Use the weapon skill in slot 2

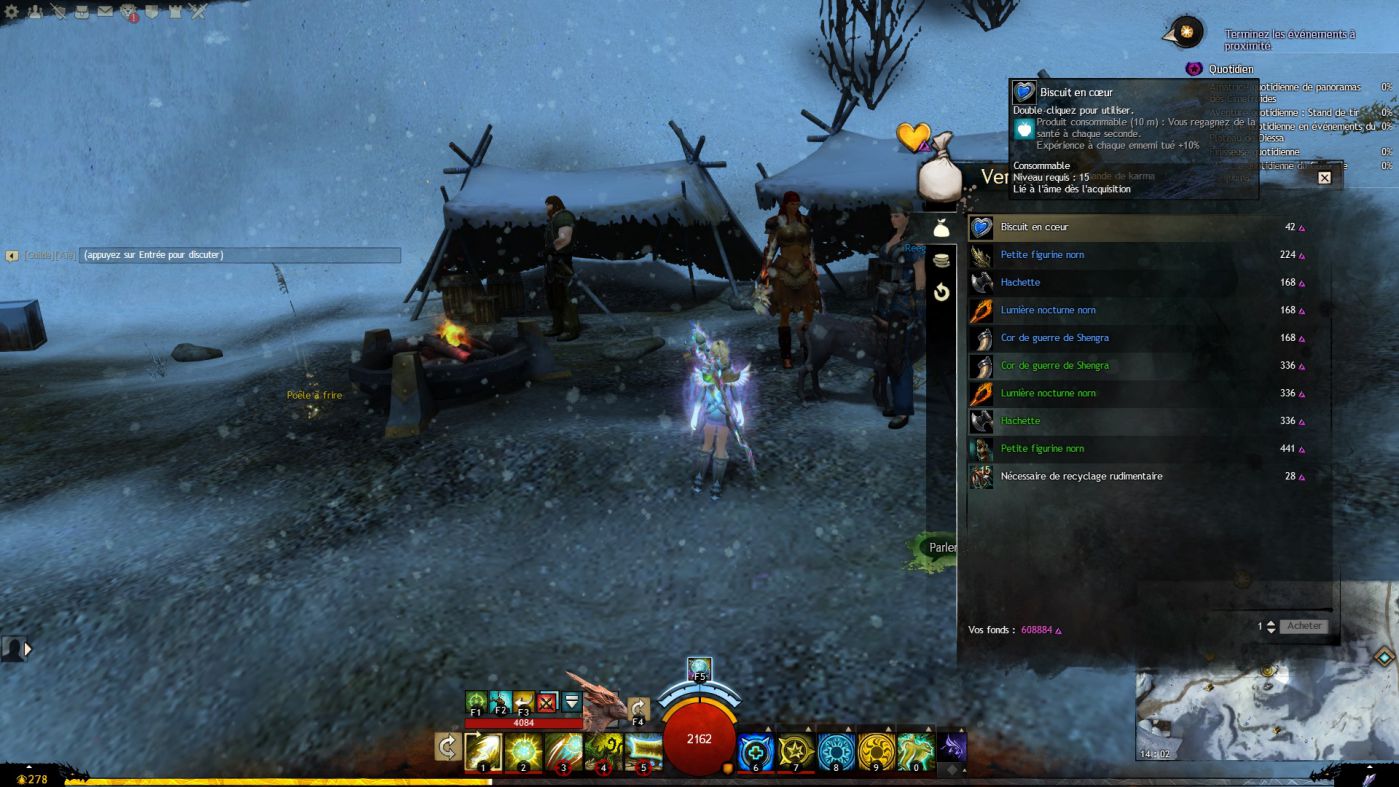coord(523,752)
